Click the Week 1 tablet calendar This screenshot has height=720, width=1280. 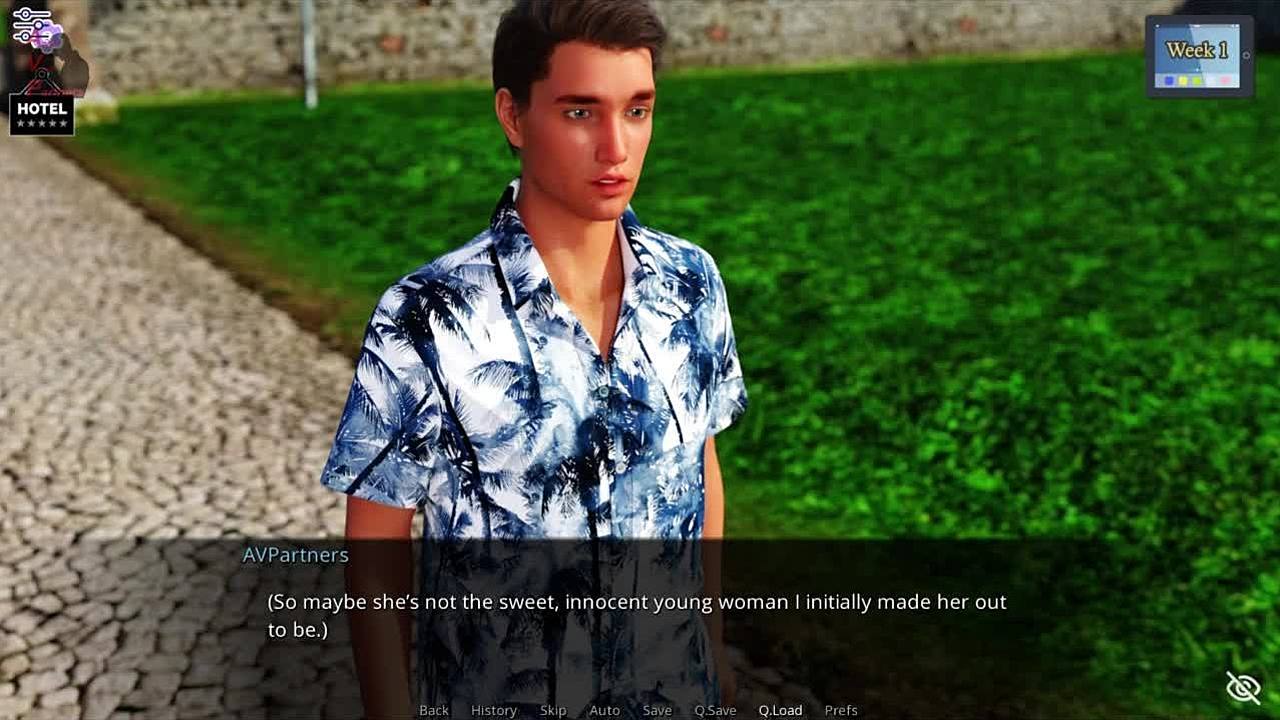1198,56
